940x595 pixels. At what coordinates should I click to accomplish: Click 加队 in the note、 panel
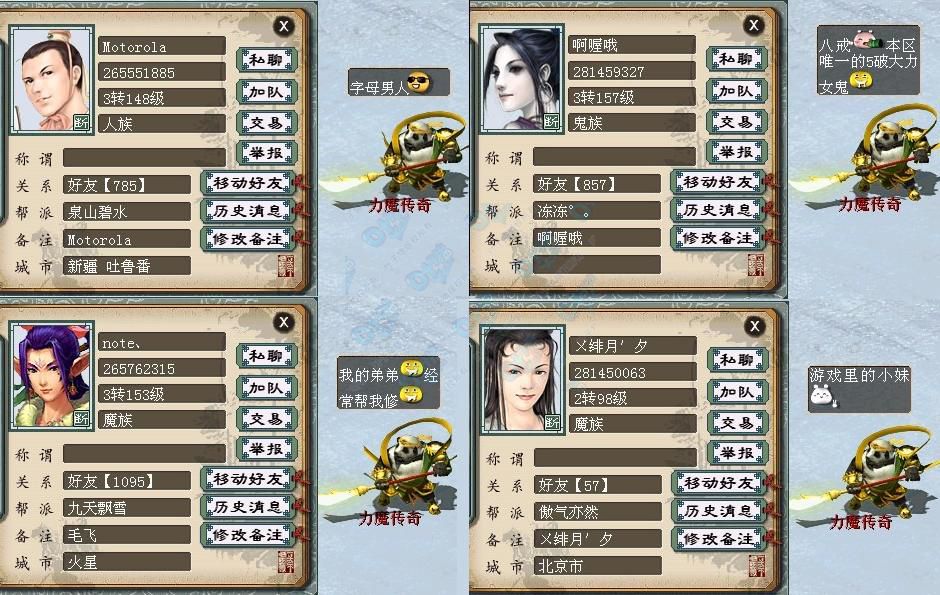click(x=266, y=388)
